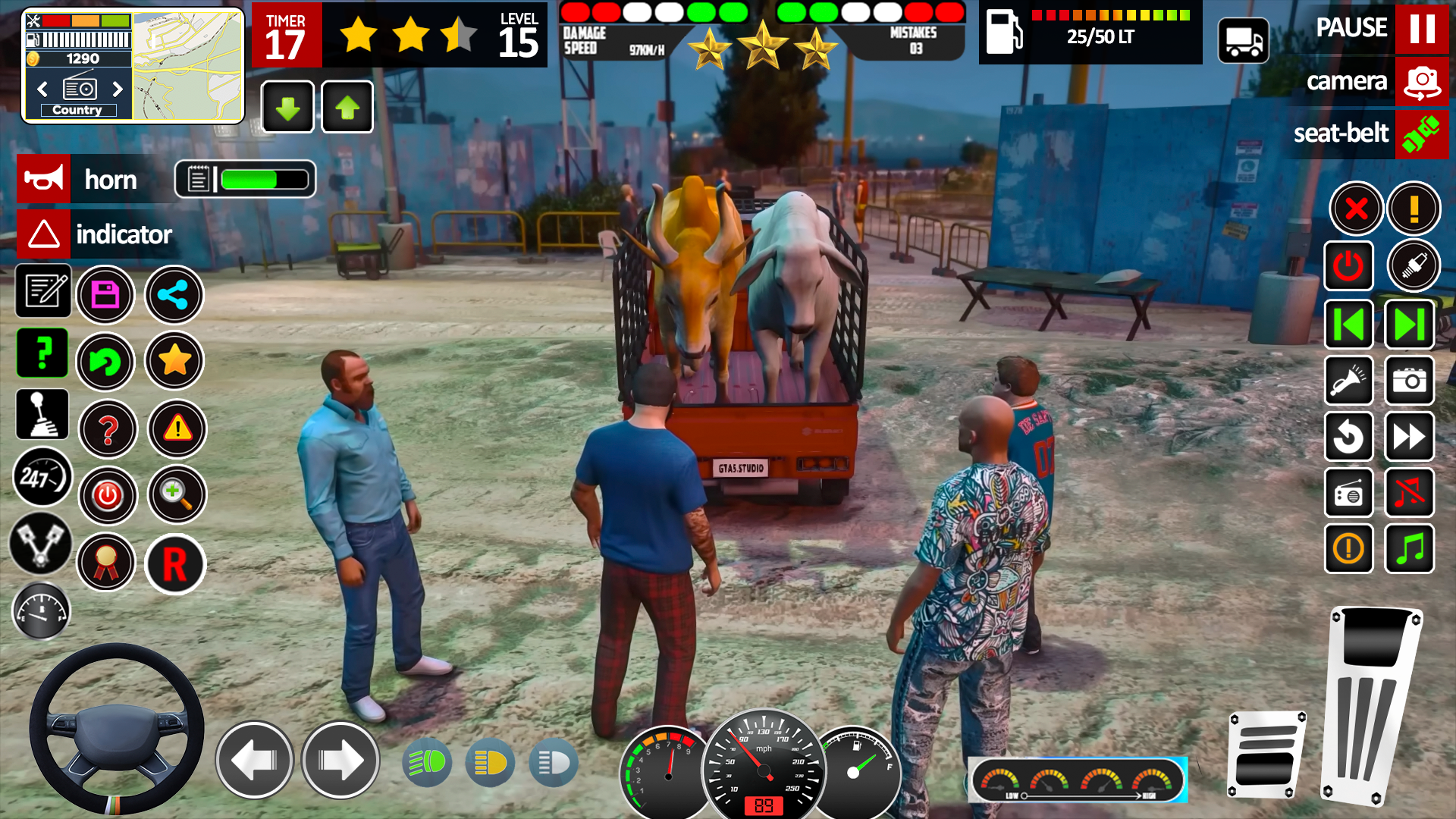Shift gear up with the green up arrow
This screenshot has width=1456, height=819.
point(347,106)
